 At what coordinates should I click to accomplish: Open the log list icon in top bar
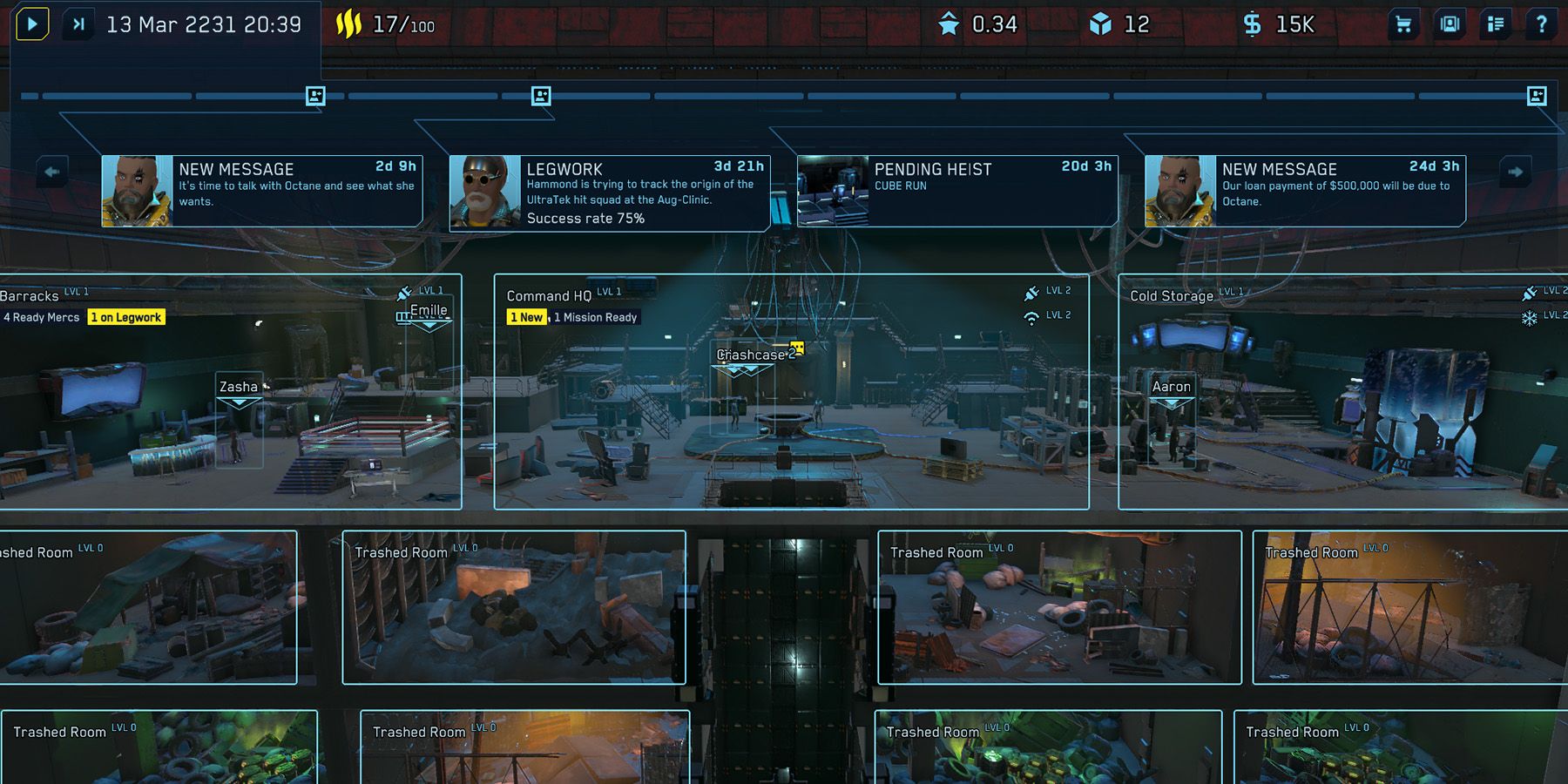click(x=1497, y=24)
